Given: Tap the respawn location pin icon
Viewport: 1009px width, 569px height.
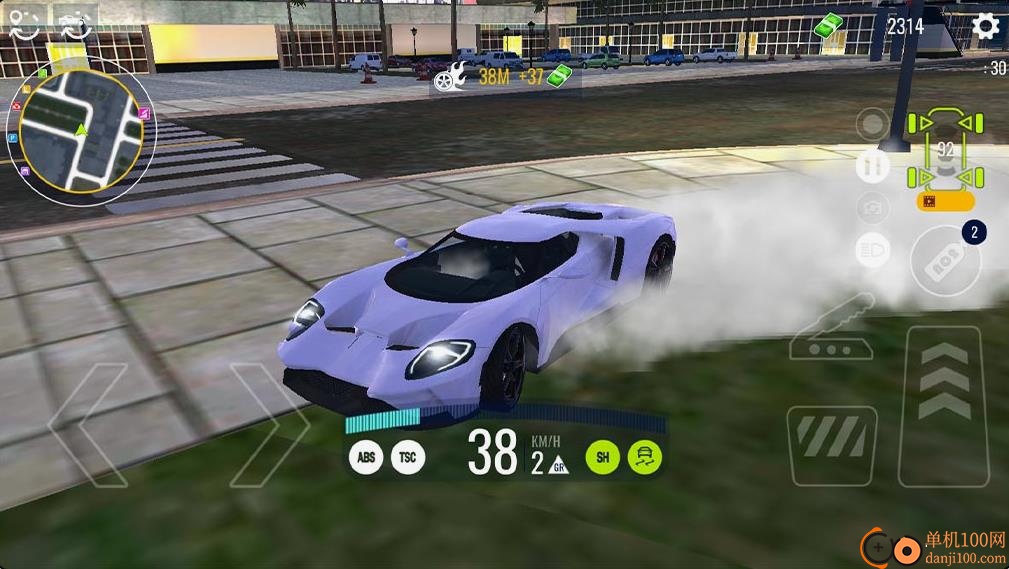Looking at the screenshot, I should click(23, 24).
